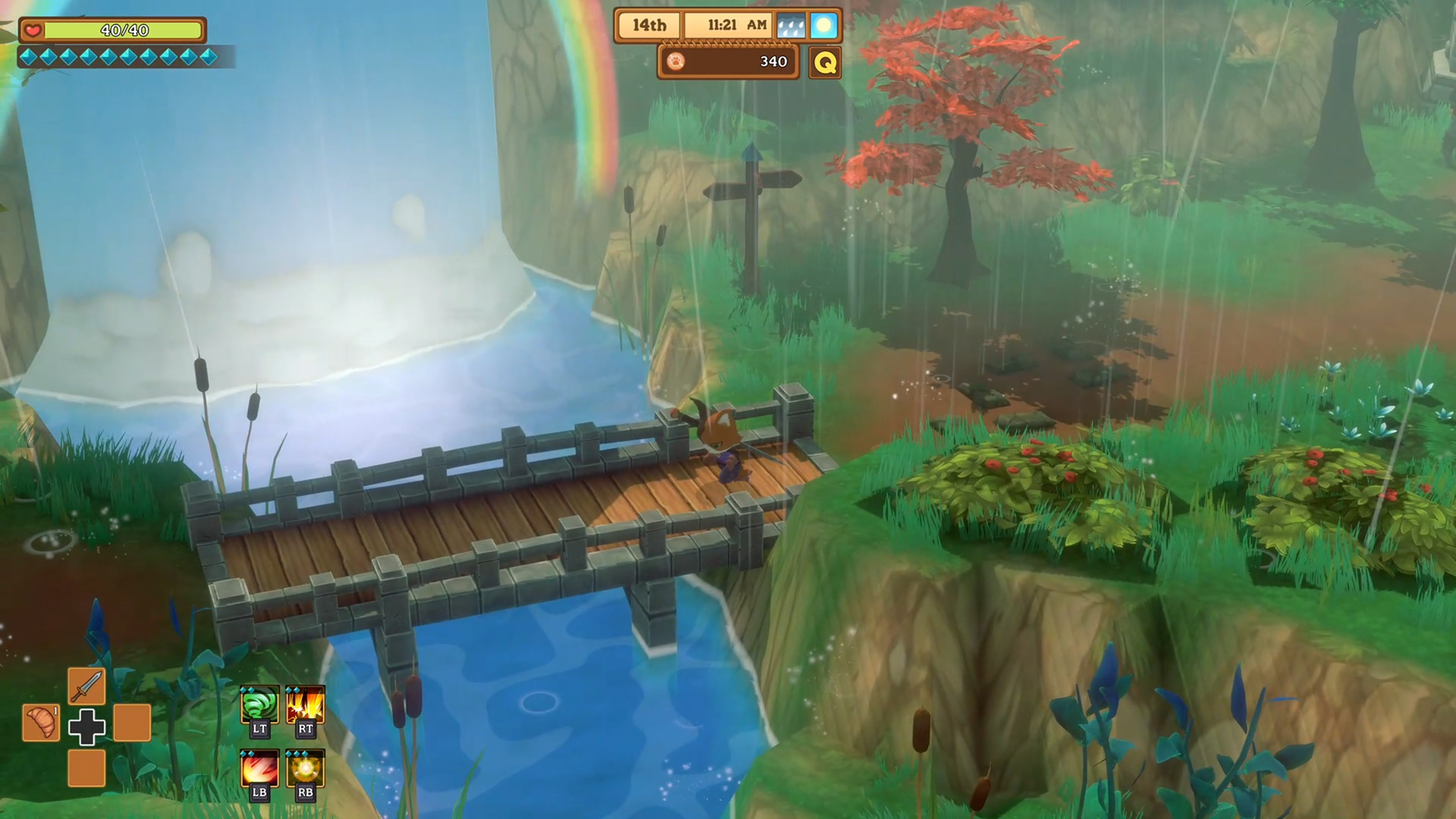Open the quest log Q button
The image size is (1456, 819).
(x=825, y=62)
